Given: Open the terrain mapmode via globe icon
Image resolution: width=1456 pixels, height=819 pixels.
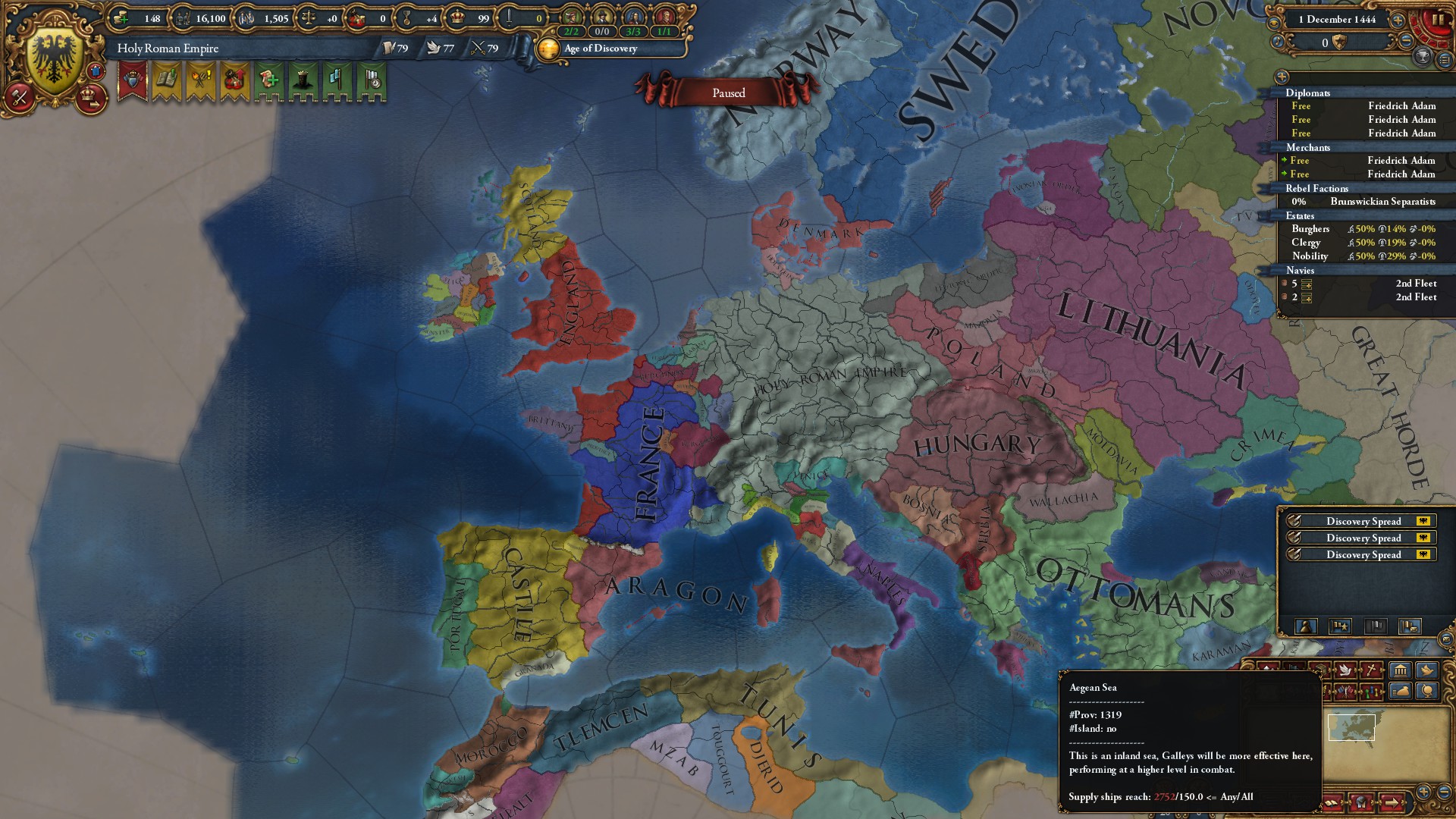Looking at the screenshot, I should click(1427, 692).
